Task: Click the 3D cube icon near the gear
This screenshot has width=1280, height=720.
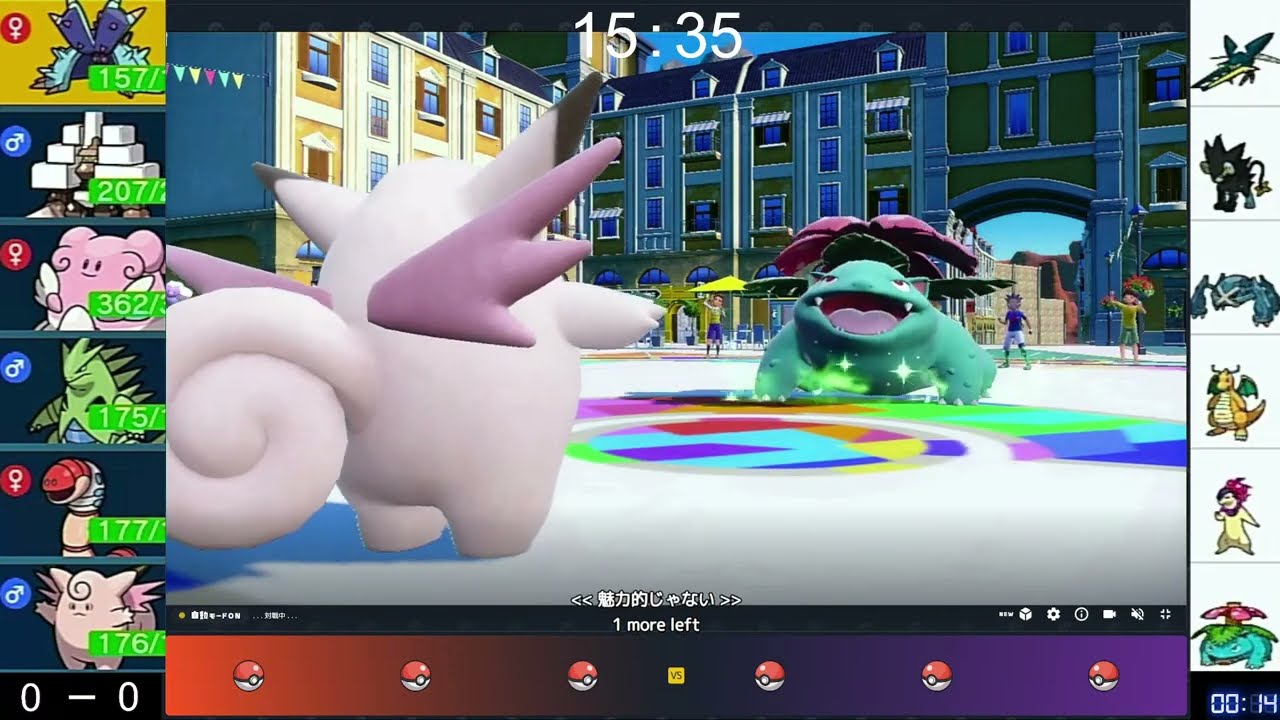Action: (1026, 615)
